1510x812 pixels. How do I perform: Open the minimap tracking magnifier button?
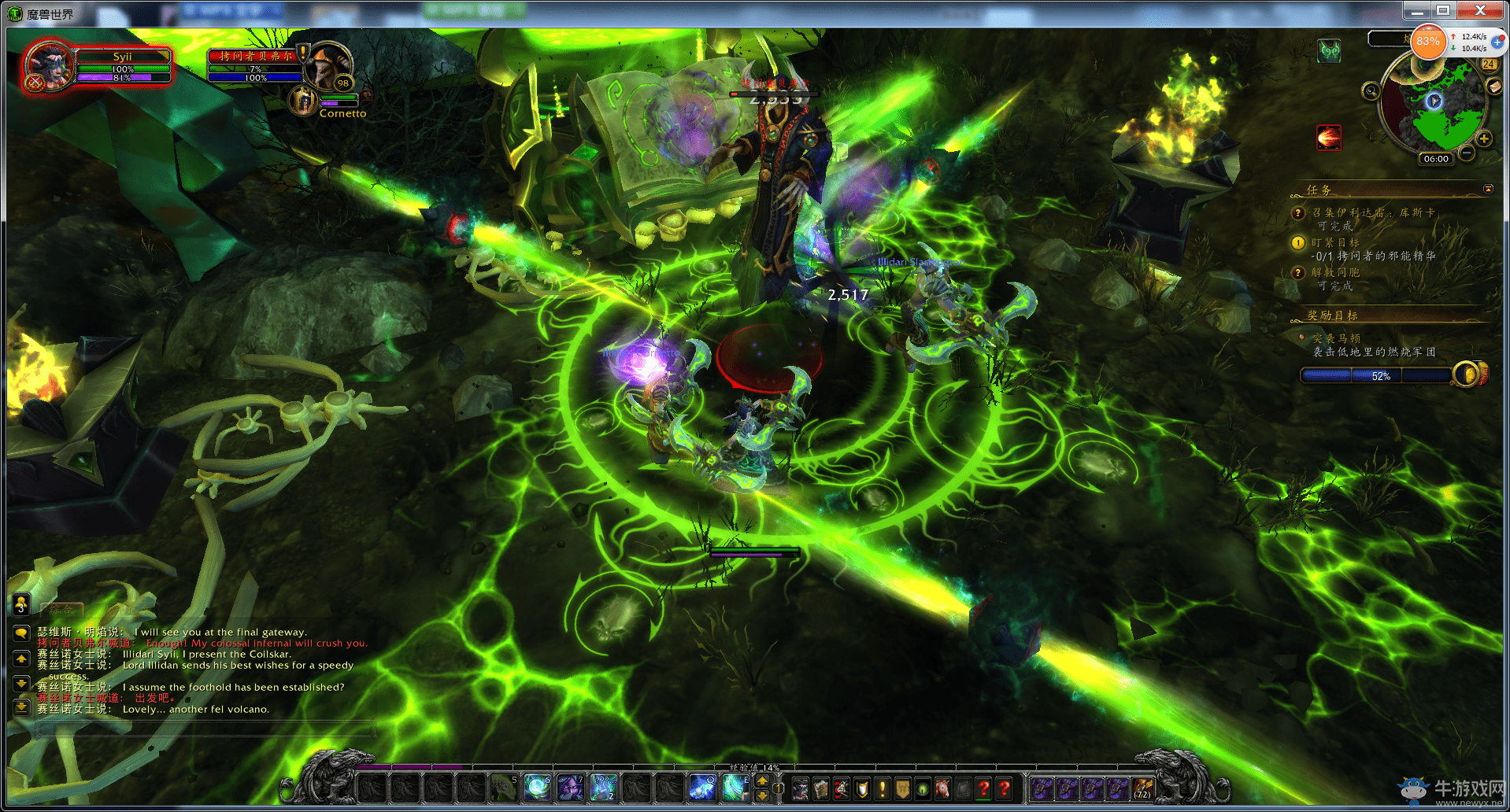1371,91
